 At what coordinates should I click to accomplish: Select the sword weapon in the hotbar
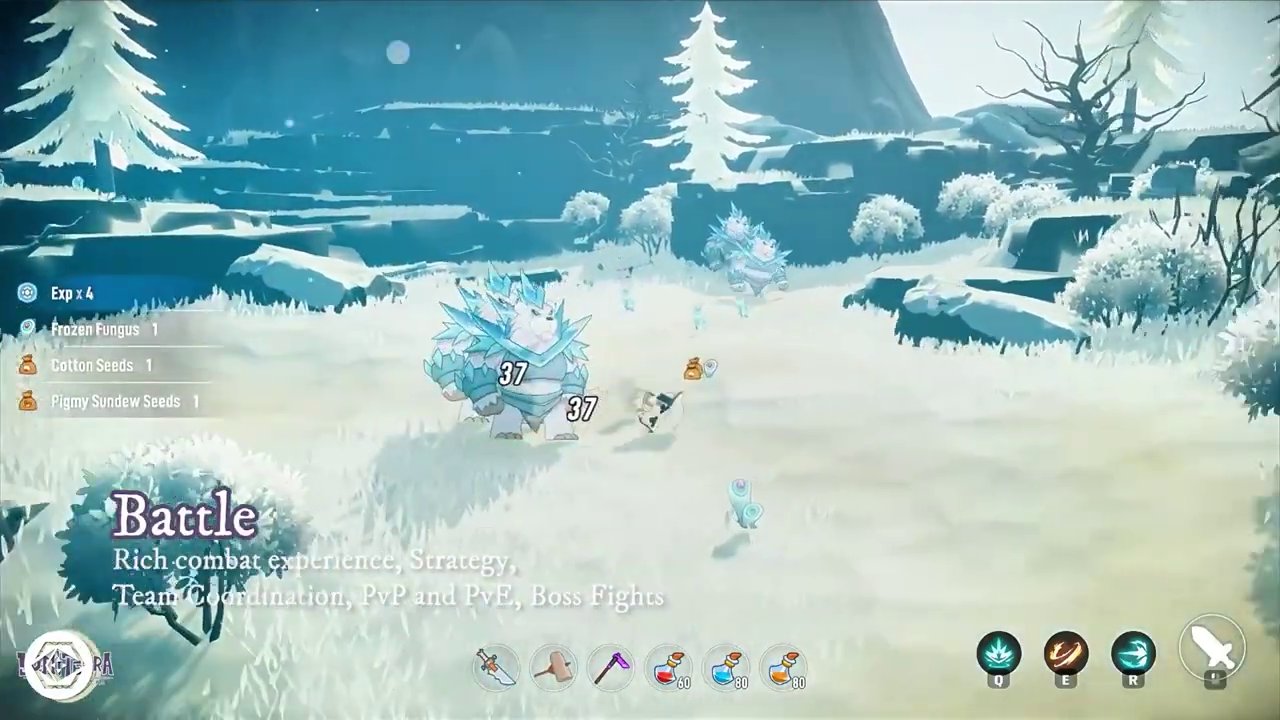(x=496, y=669)
